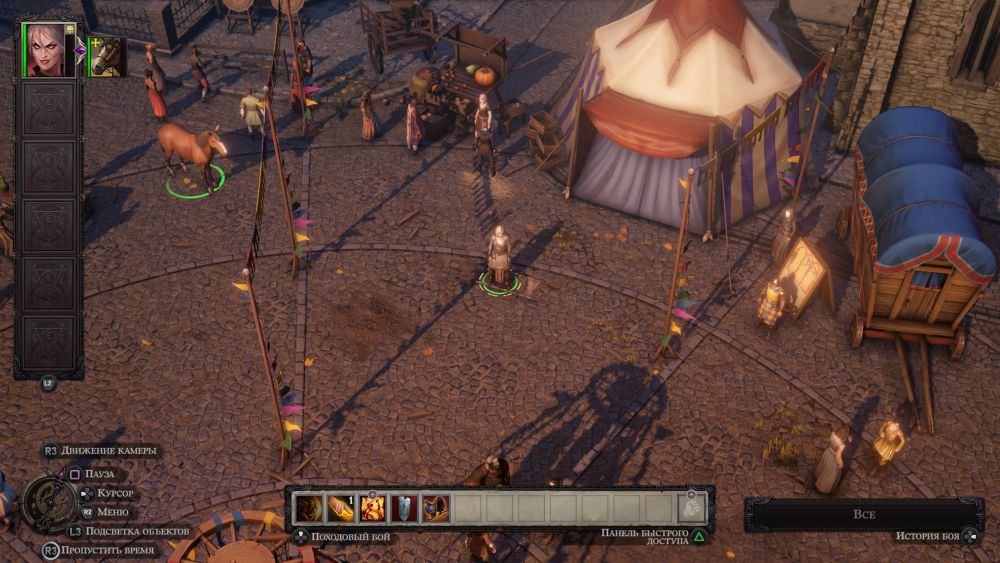1000x563 pixels.
Task: Select the horse with the green selection ring
Action: click(191, 152)
